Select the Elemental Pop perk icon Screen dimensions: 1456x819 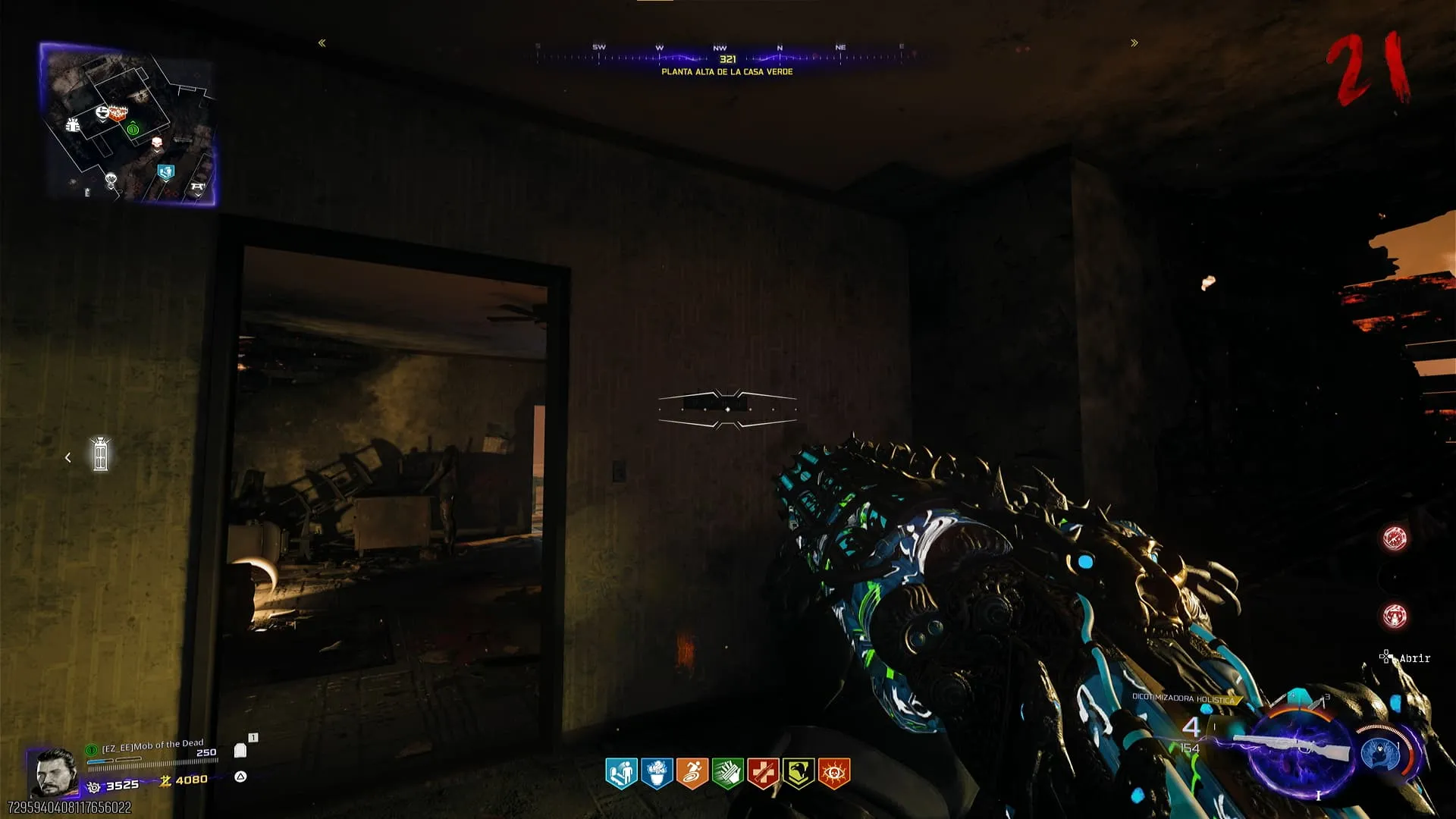coord(657,773)
